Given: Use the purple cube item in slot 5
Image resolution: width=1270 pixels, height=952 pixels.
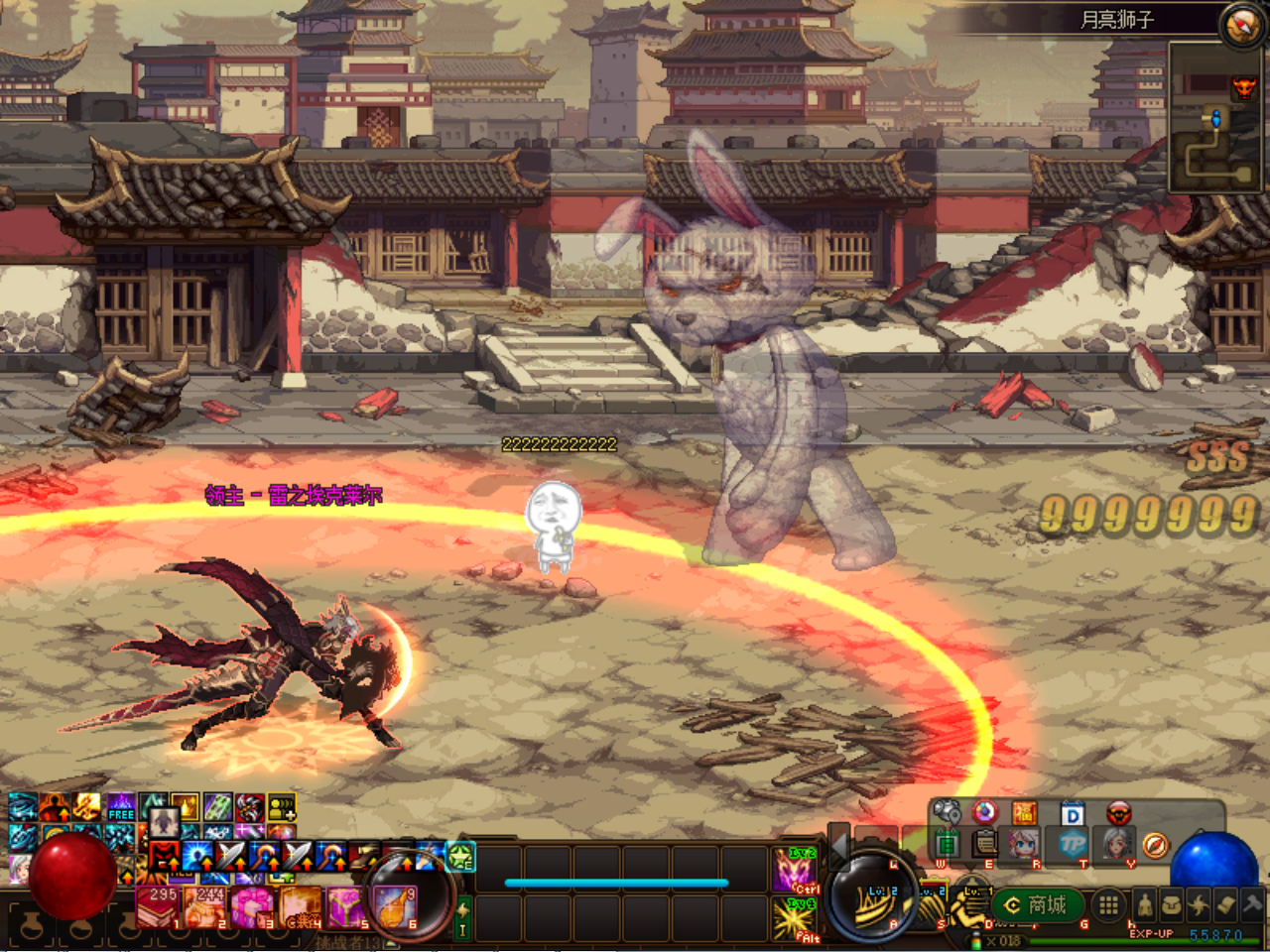Looking at the screenshot, I should pyautogui.click(x=345, y=906).
